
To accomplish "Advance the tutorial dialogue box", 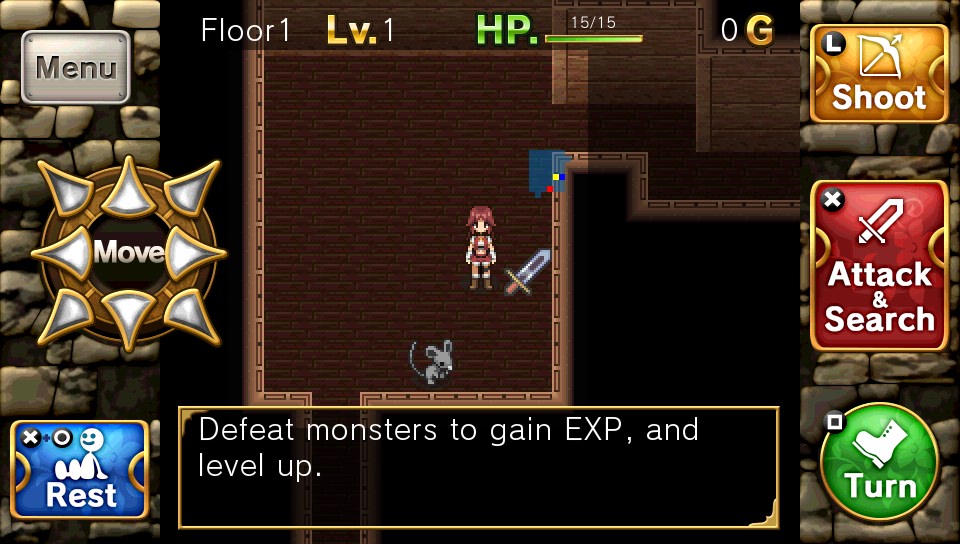I will (x=478, y=467).
